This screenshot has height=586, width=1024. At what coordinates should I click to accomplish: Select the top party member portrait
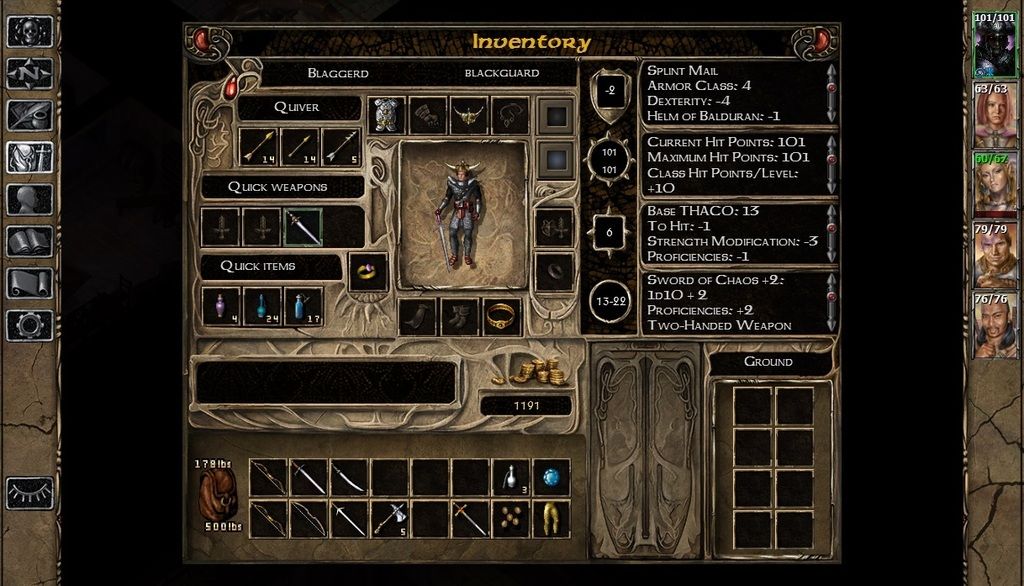pyautogui.click(x=994, y=44)
